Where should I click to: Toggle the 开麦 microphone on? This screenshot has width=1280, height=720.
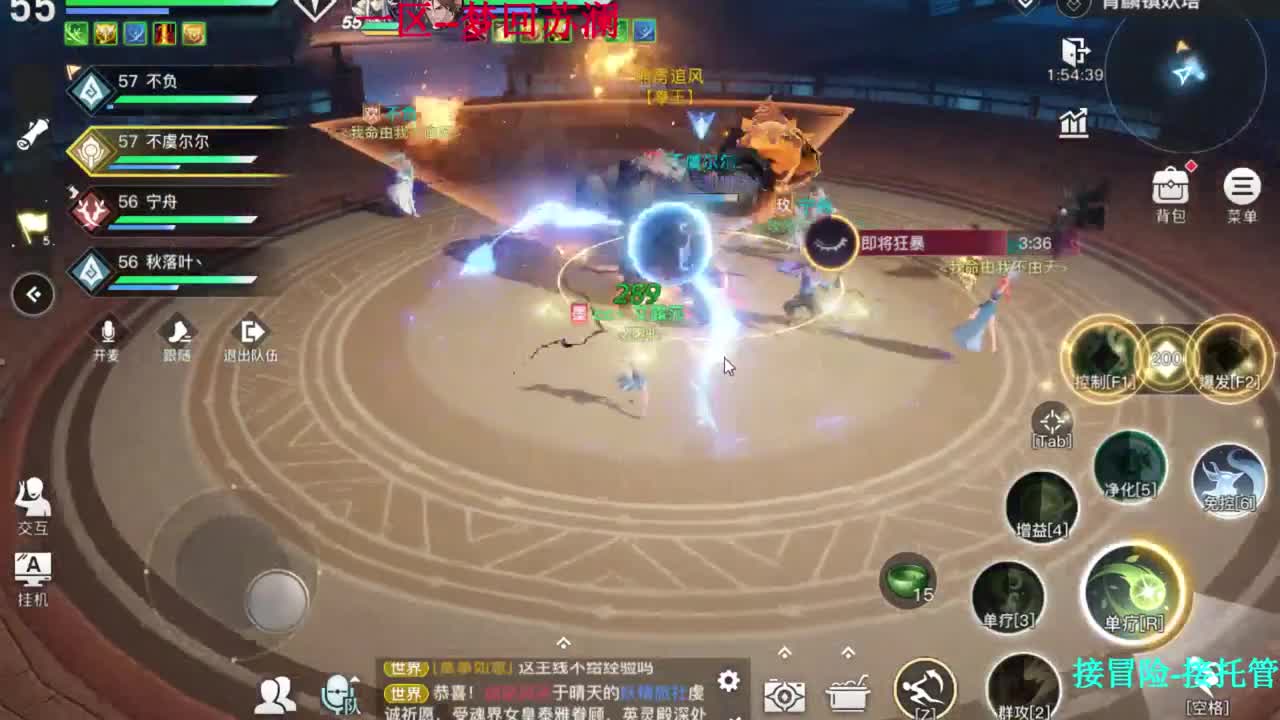[x=107, y=335]
